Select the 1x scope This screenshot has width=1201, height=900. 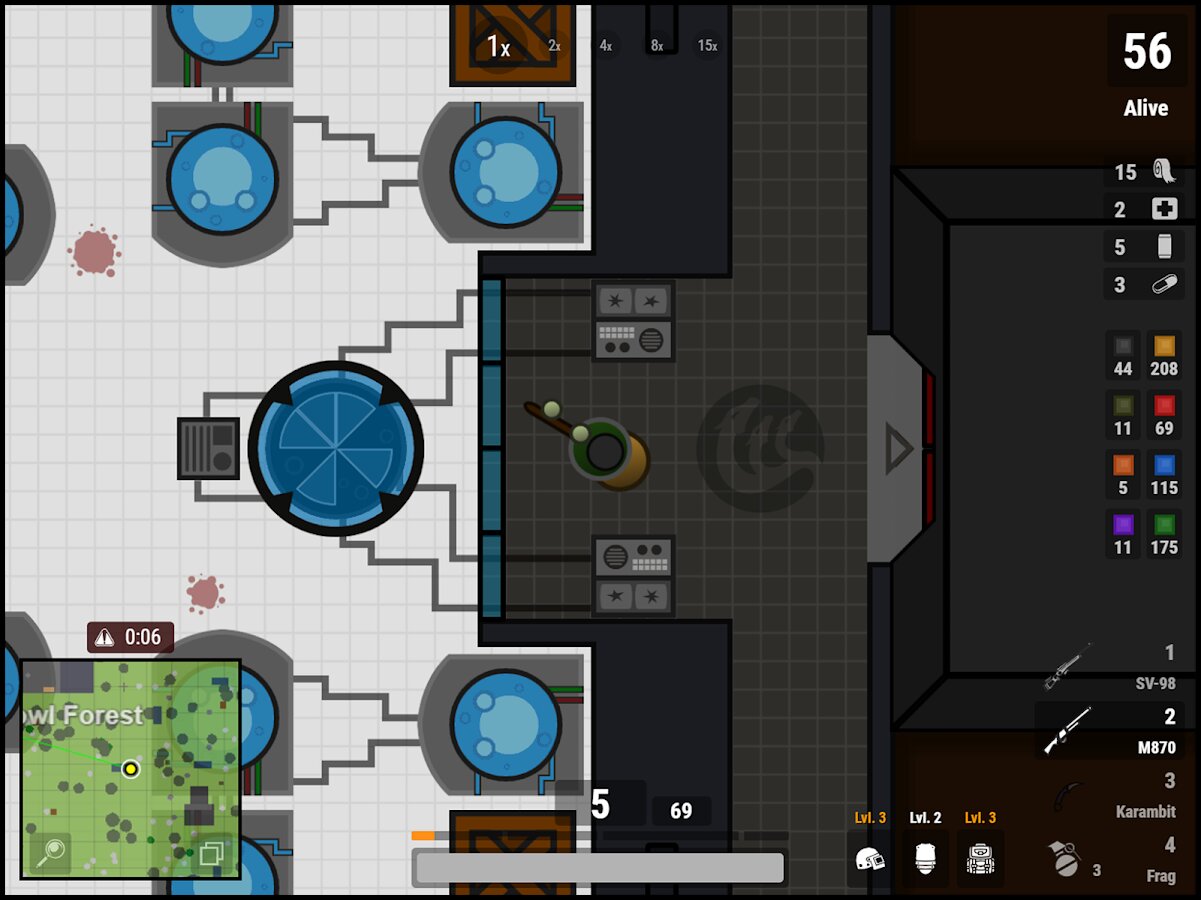[498, 45]
